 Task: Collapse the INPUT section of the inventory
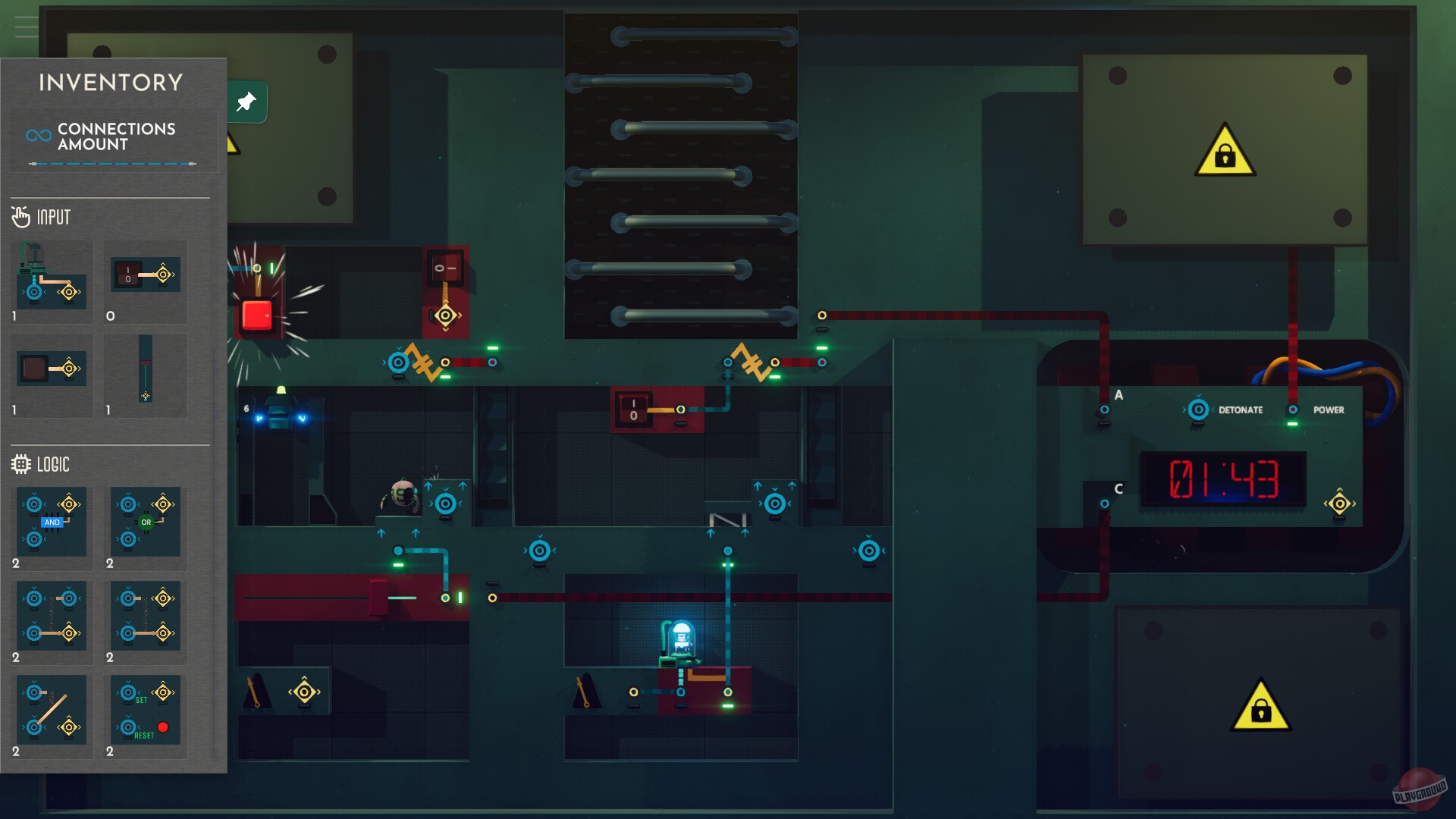(x=53, y=217)
